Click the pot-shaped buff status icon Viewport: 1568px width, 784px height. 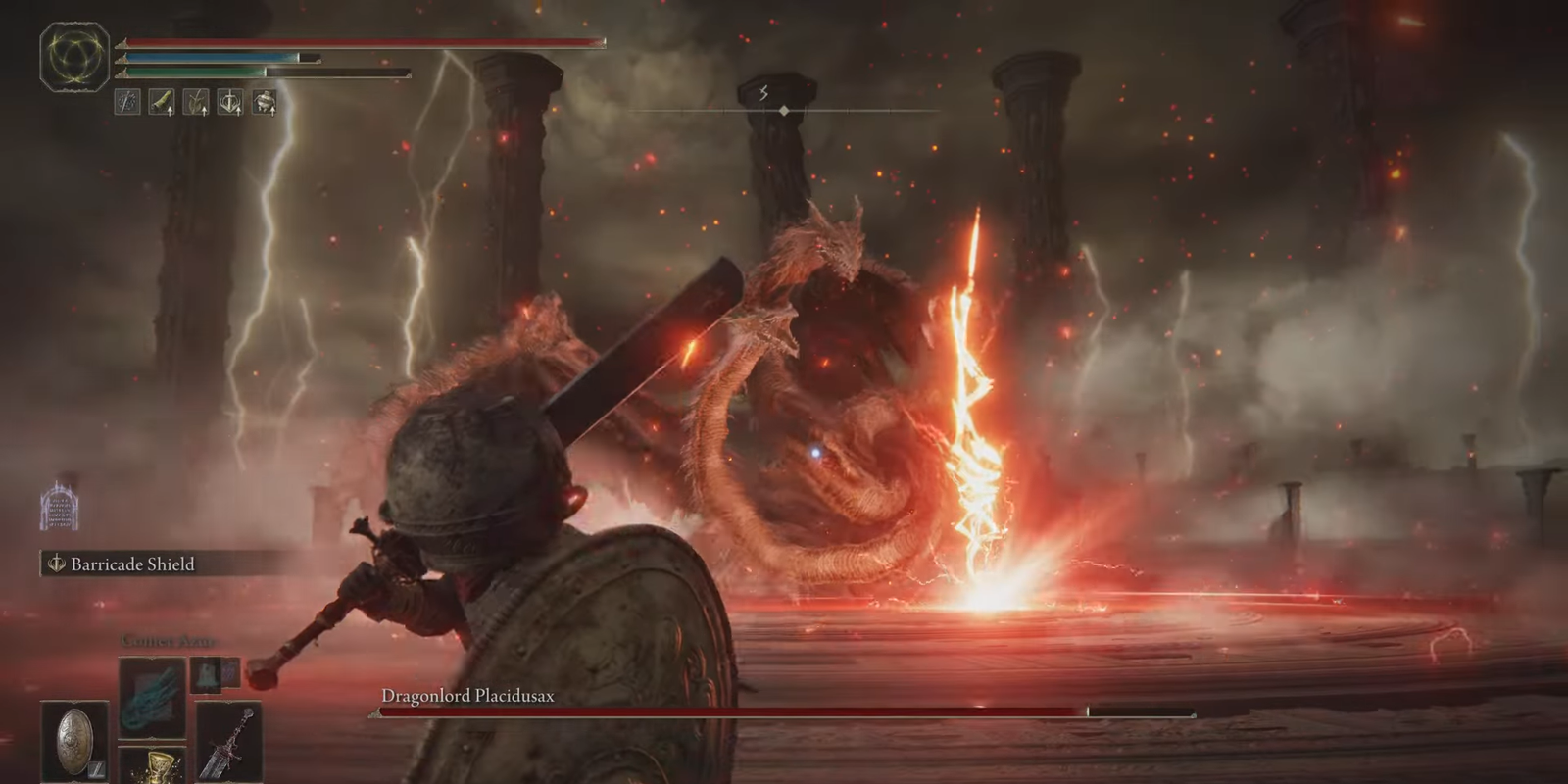[265, 101]
